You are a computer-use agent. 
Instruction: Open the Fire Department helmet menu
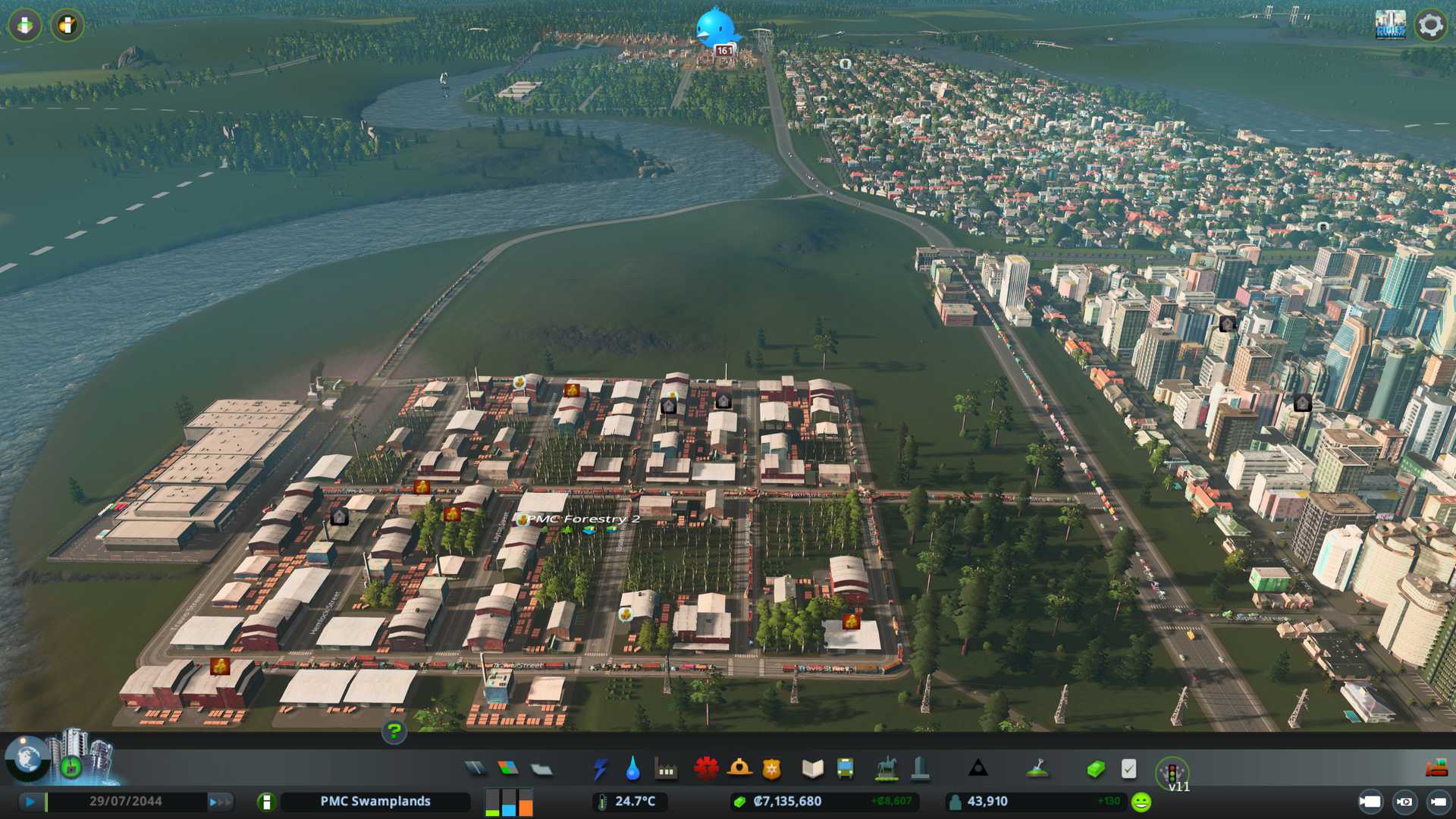point(739,768)
